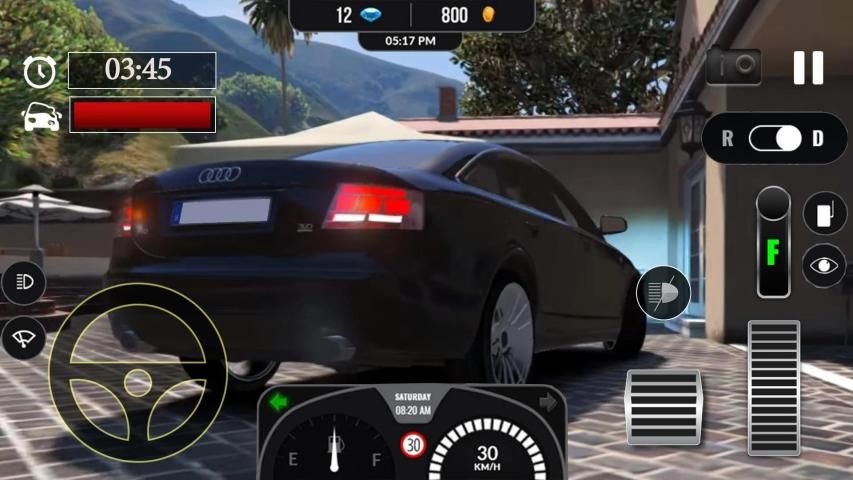This screenshot has height=480, width=853.
Task: Activate the headlights icon on the left
Action: click(23, 283)
